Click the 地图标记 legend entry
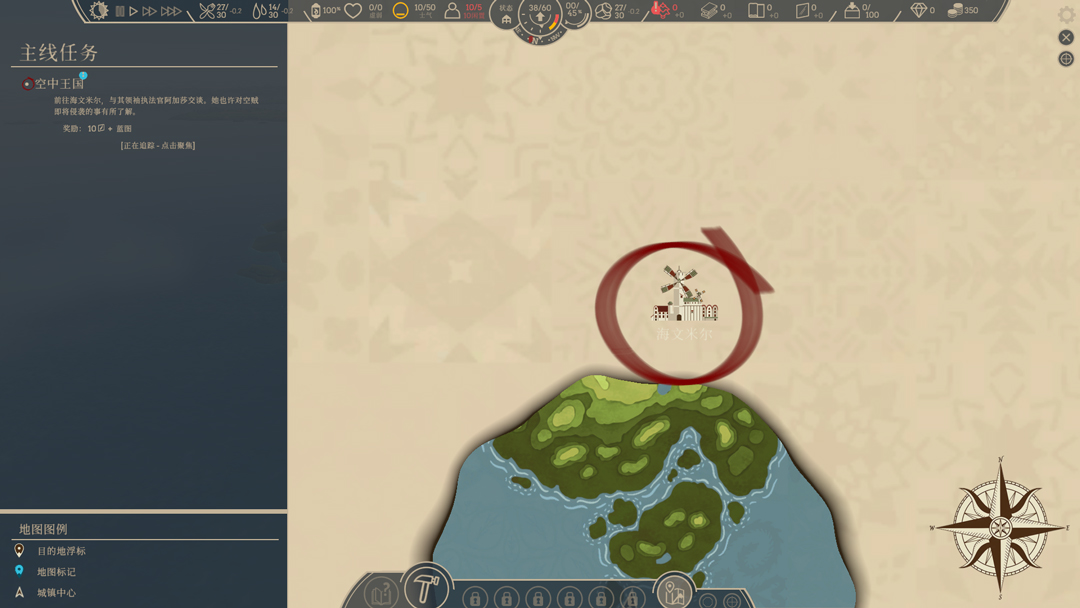The height and width of the screenshot is (608, 1080). coord(56,572)
